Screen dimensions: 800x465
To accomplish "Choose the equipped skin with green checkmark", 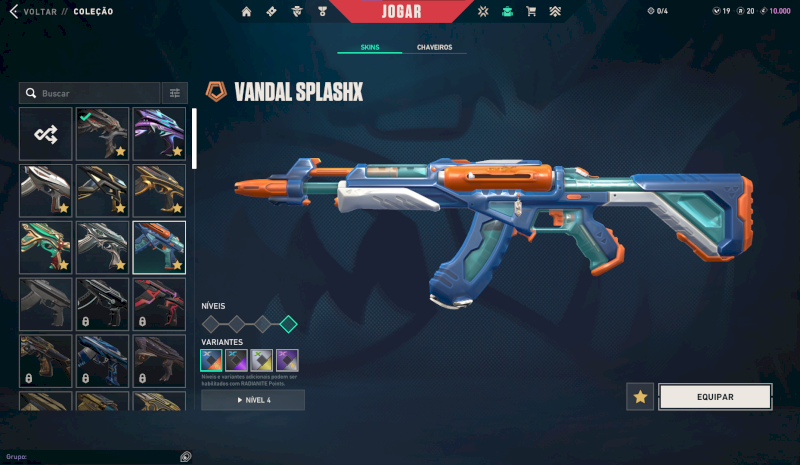I will (x=102, y=134).
